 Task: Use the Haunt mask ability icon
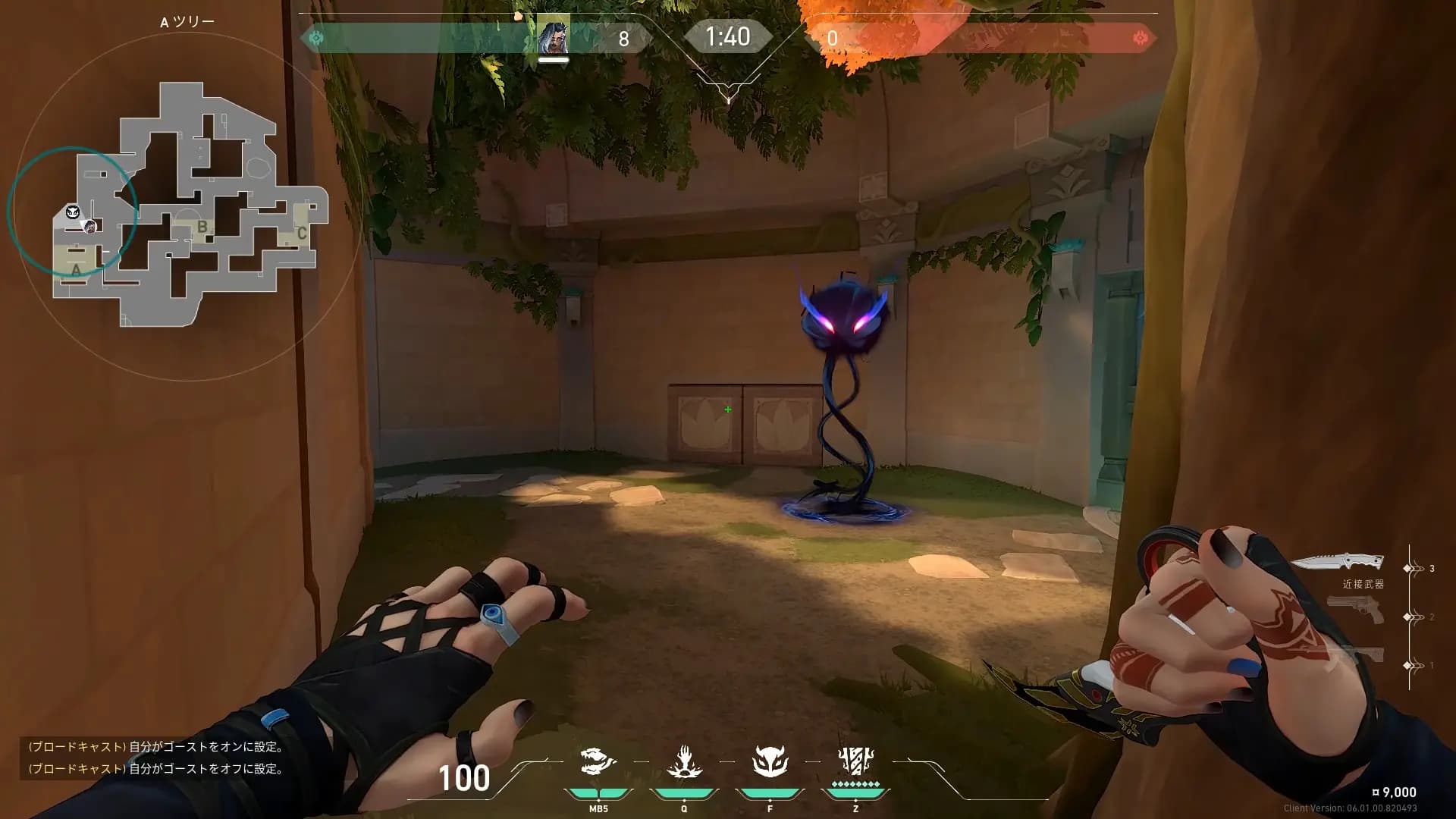770,761
